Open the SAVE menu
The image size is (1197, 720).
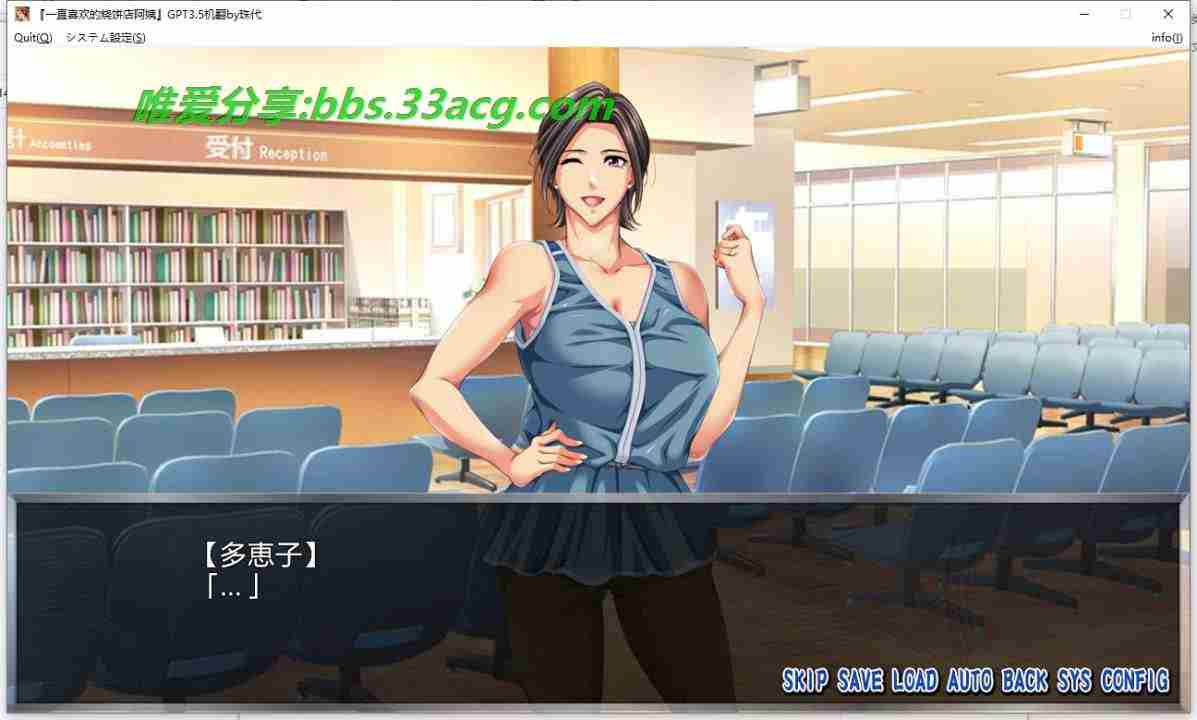click(x=860, y=681)
